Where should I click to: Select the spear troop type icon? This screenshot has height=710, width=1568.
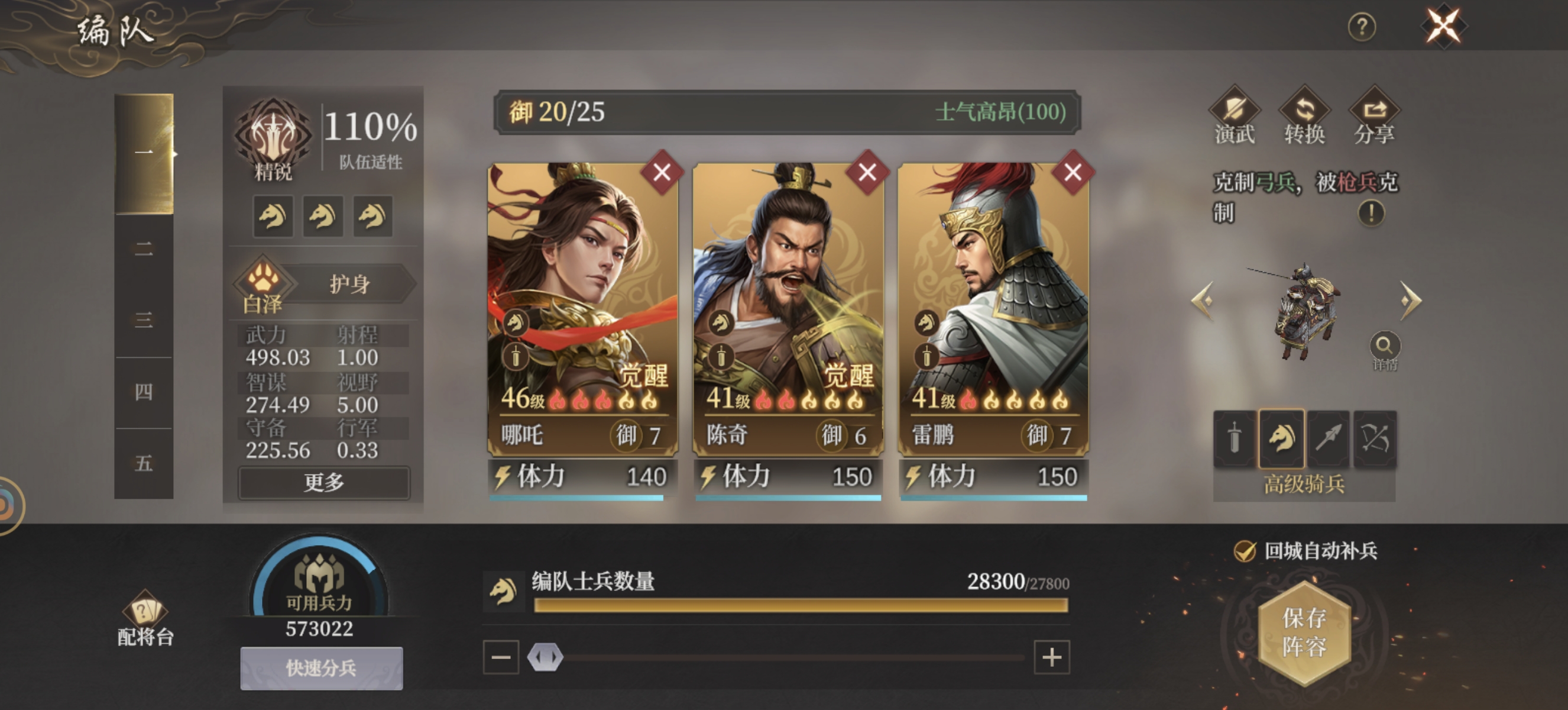[x=1328, y=440]
